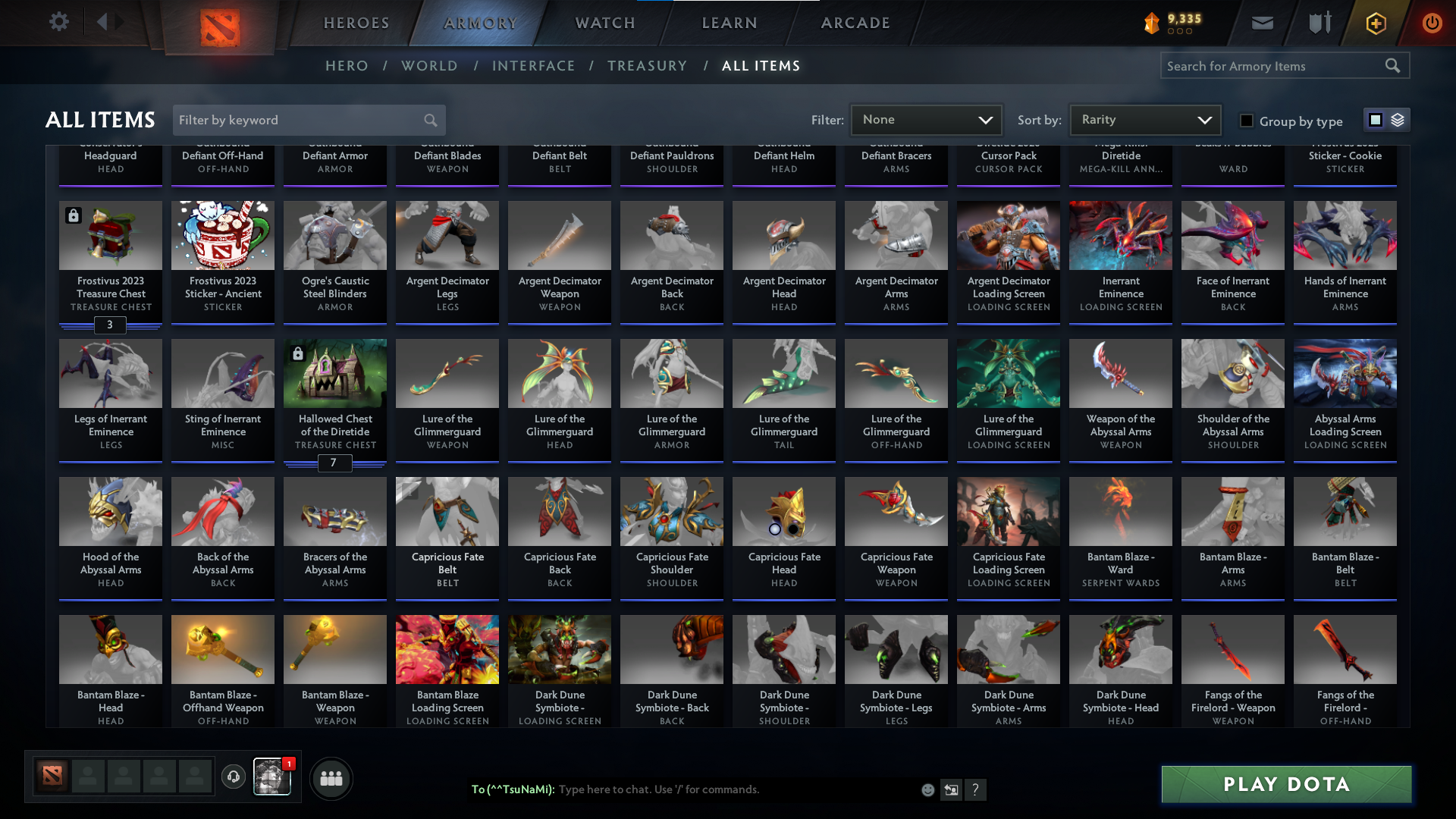Click the armory shield and sword icon
Screen dimensions: 1456x819
[x=1318, y=22]
